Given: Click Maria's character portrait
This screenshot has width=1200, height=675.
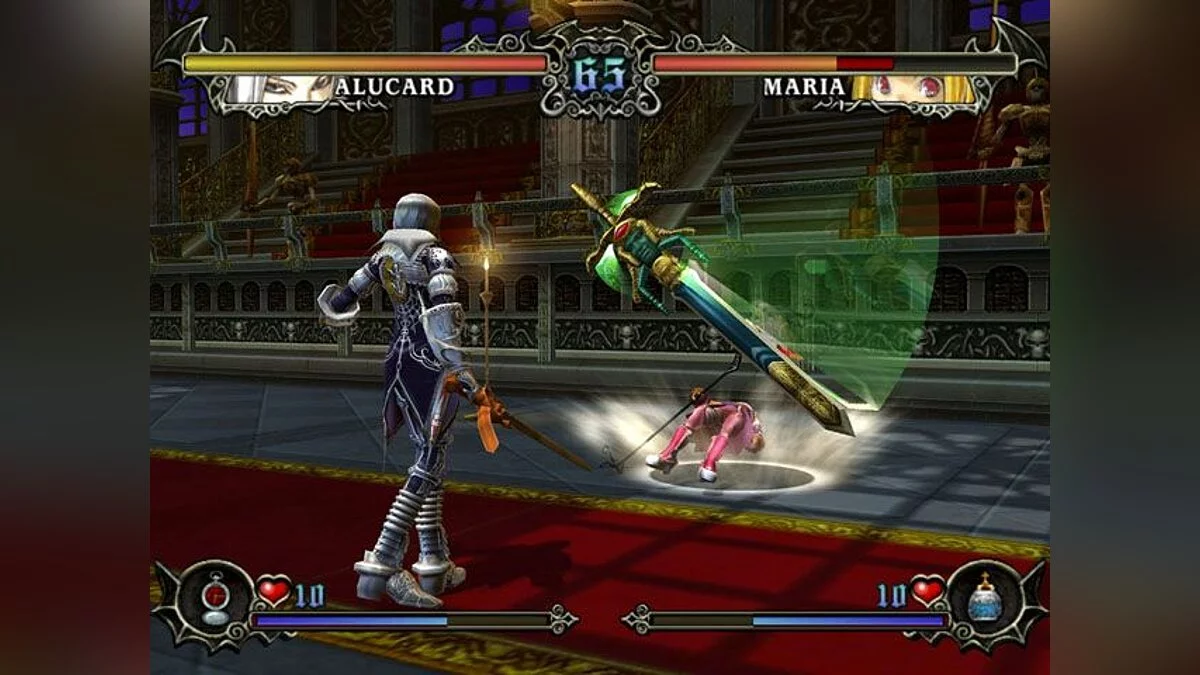Looking at the screenshot, I should click(x=911, y=88).
